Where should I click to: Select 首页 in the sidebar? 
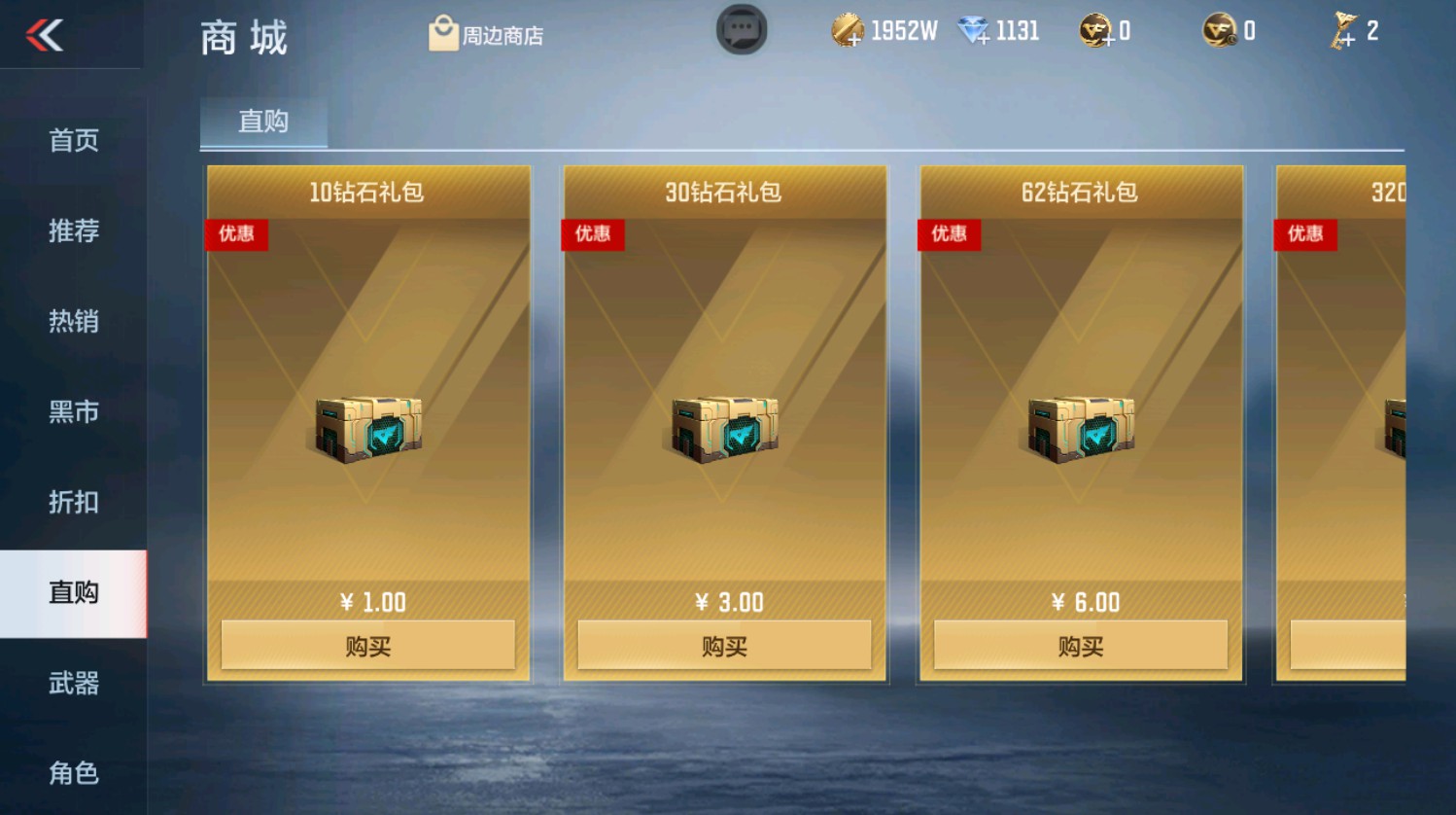(x=73, y=139)
